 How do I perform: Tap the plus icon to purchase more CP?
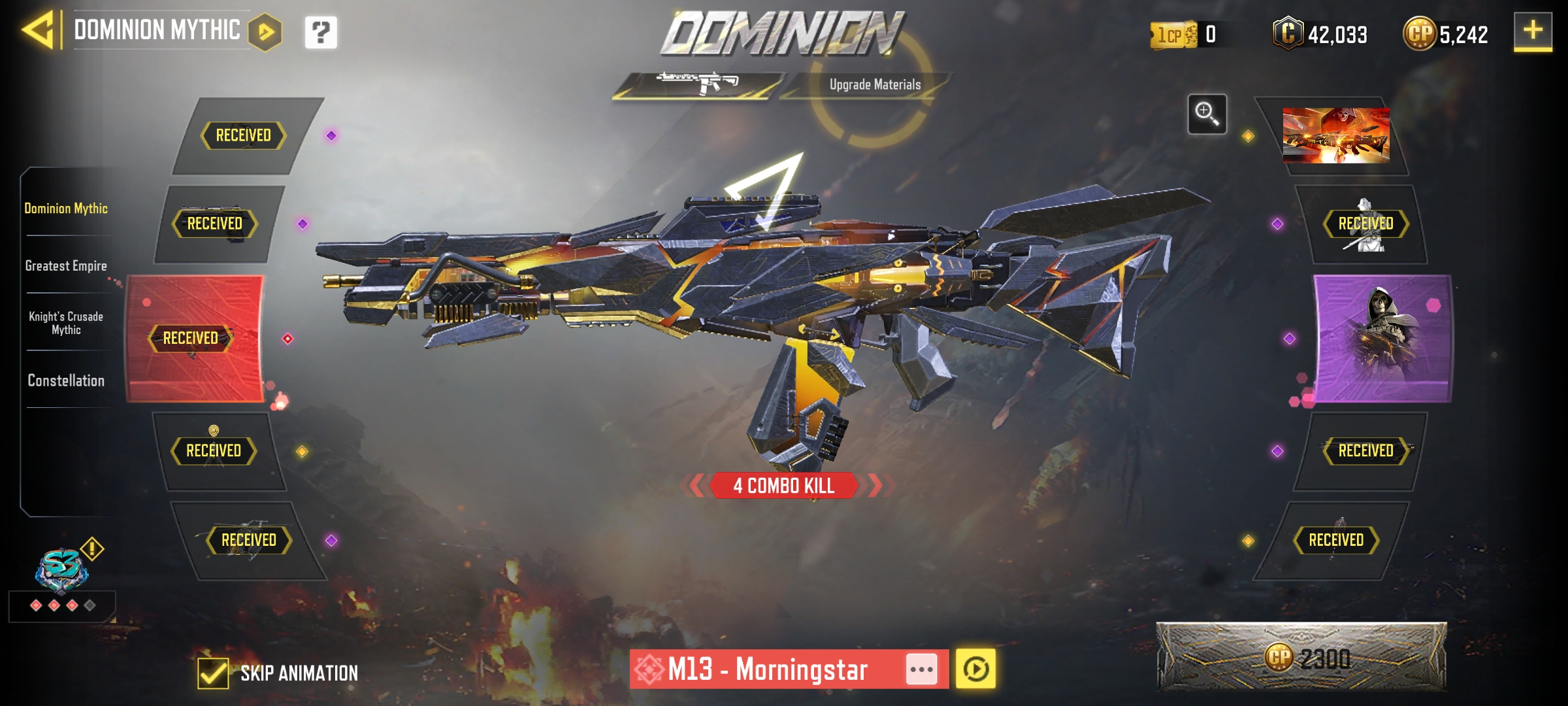pyautogui.click(x=1533, y=31)
